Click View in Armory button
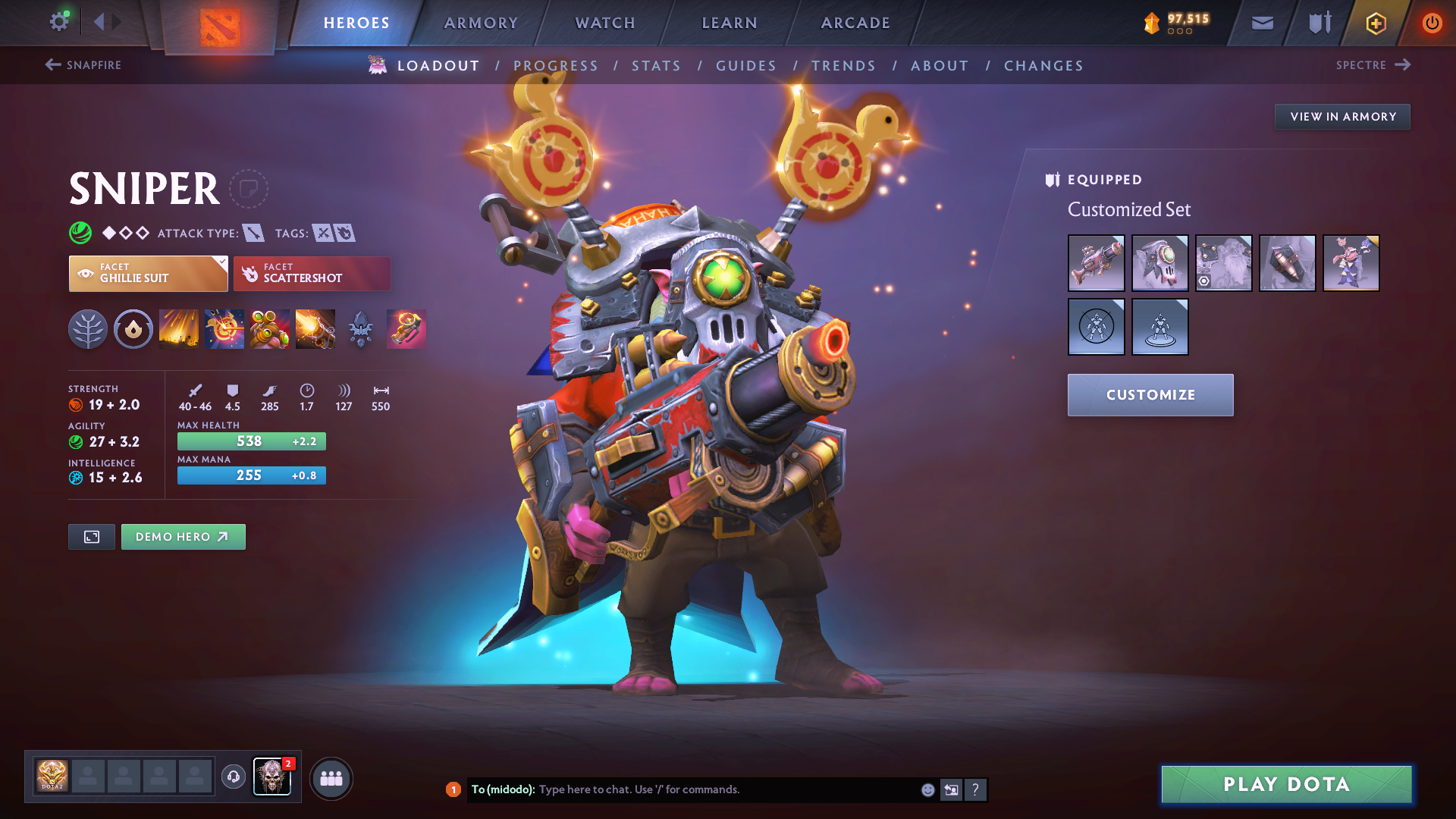This screenshot has width=1456, height=819. [1342, 117]
